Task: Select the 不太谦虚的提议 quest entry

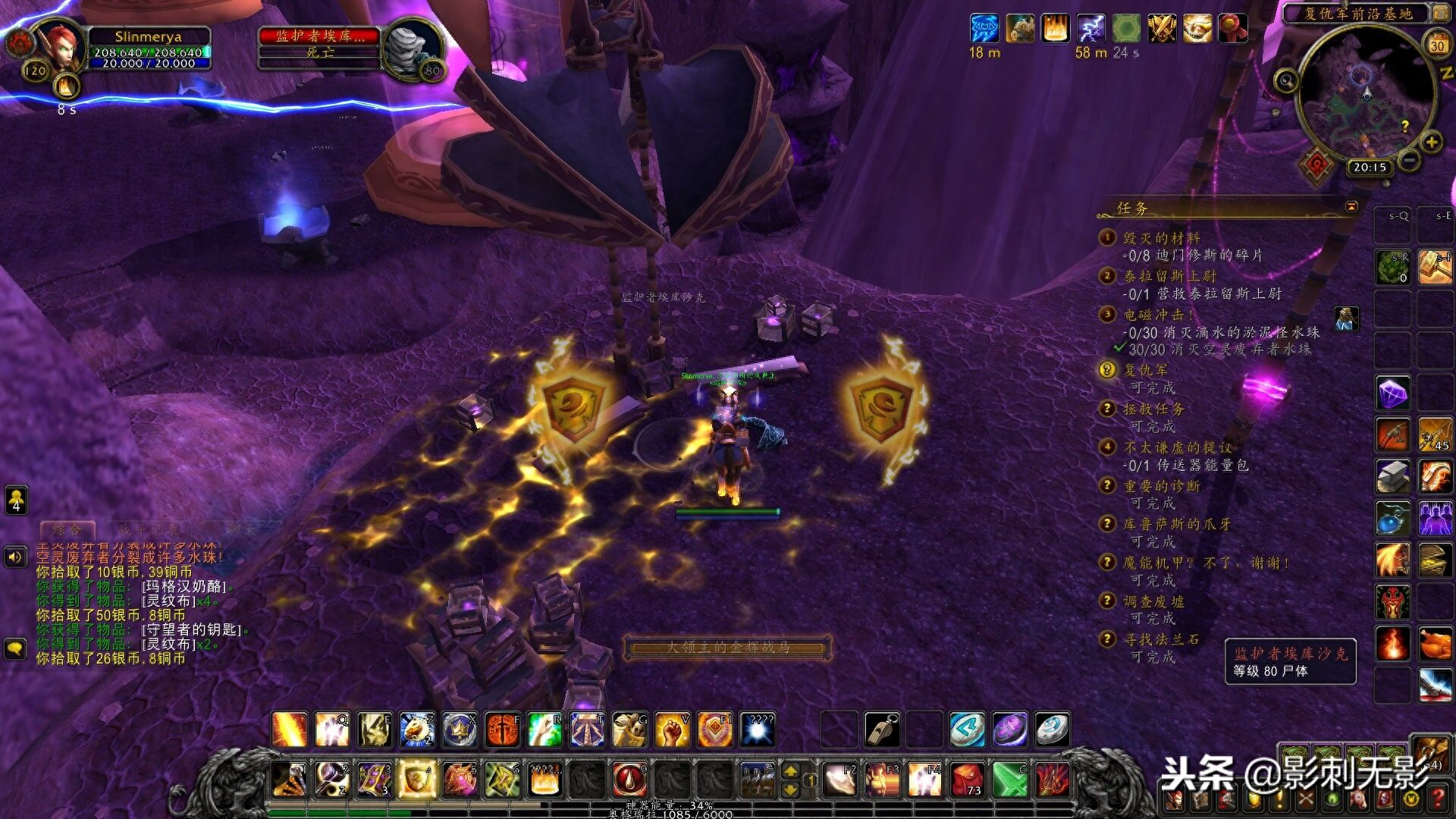Action: tap(1177, 447)
